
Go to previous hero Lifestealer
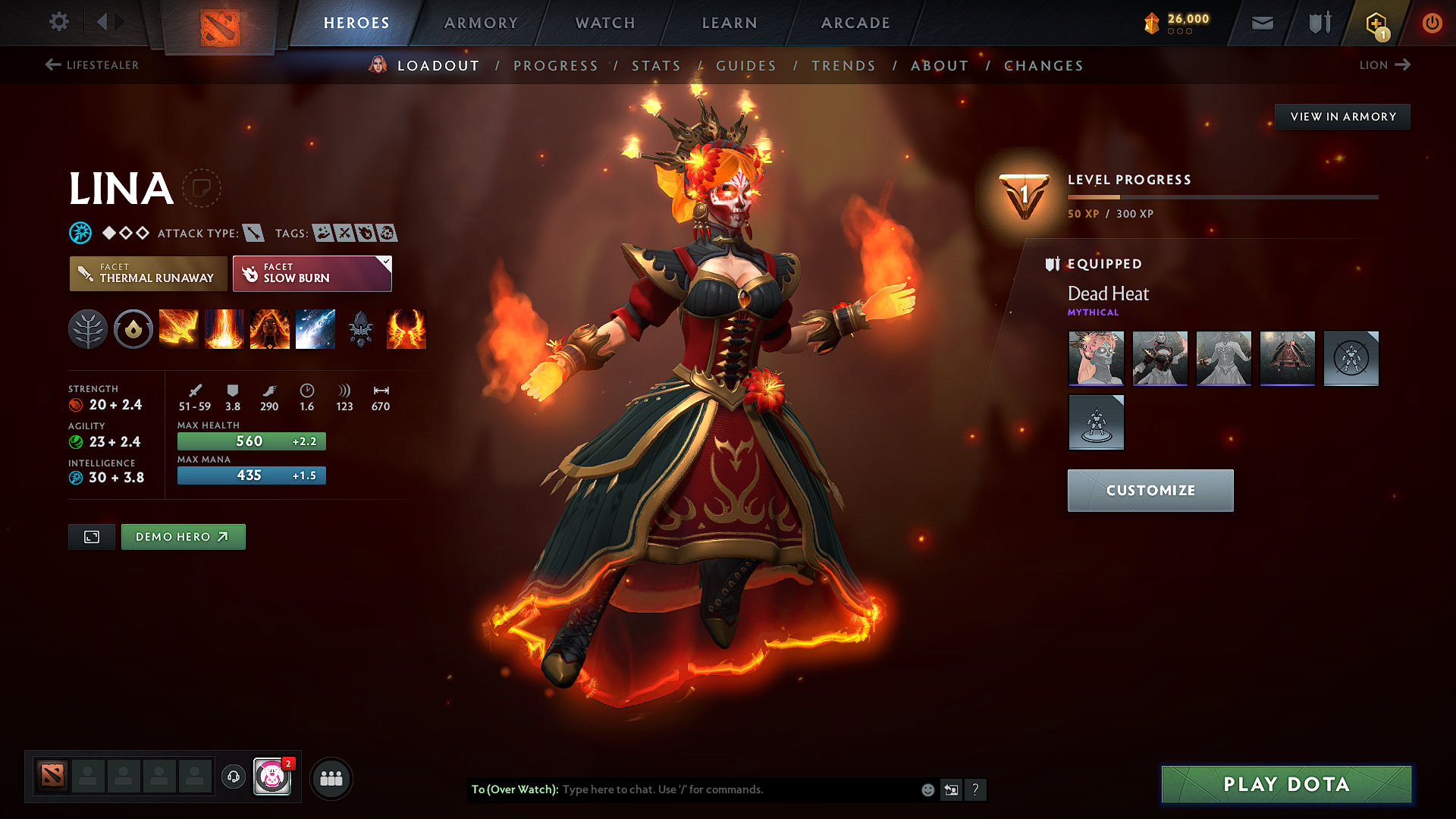(92, 65)
